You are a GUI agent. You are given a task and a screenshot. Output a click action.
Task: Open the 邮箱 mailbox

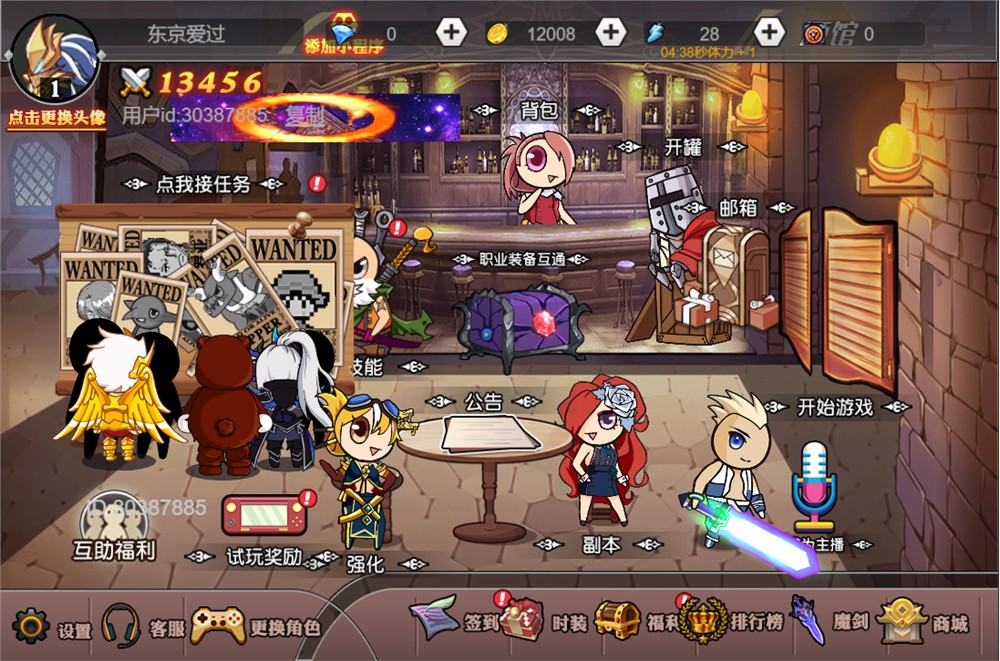737,208
